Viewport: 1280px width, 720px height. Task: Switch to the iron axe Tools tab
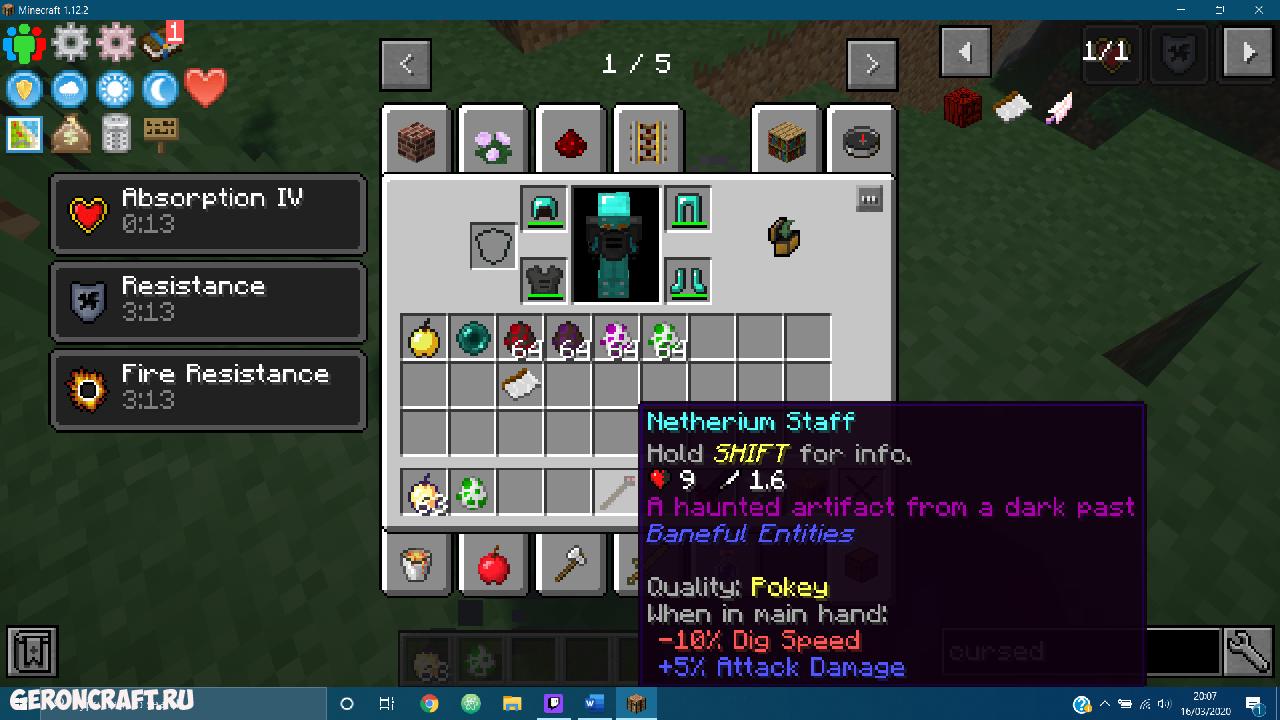click(570, 567)
